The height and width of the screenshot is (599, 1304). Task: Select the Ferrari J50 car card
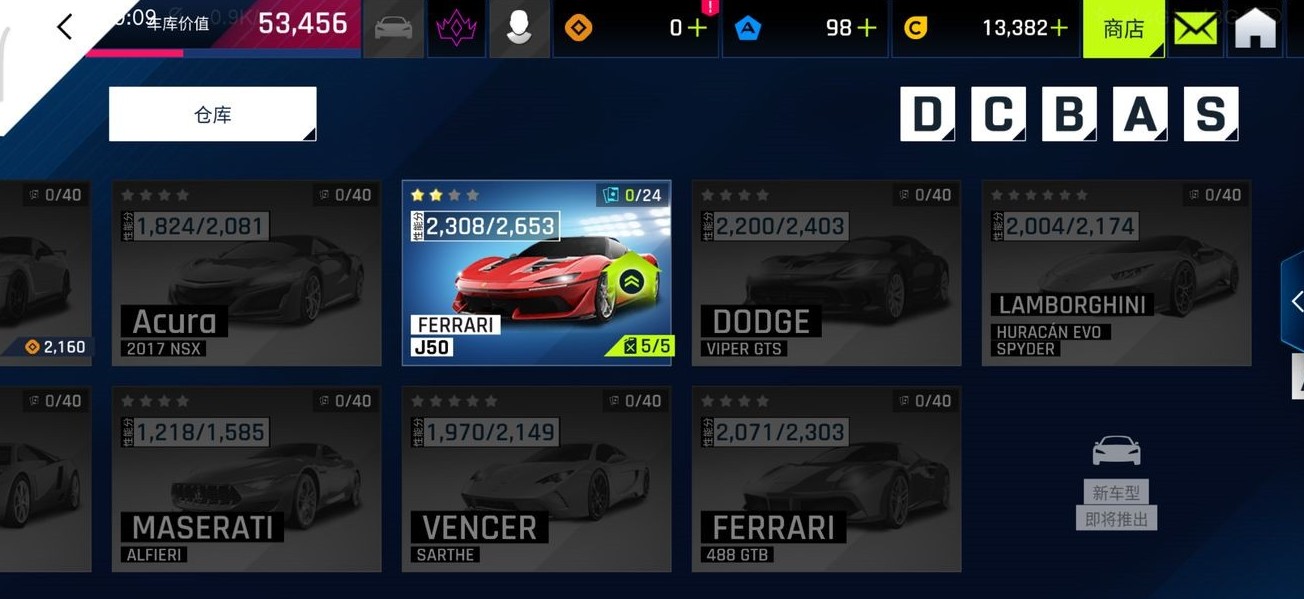coord(536,273)
